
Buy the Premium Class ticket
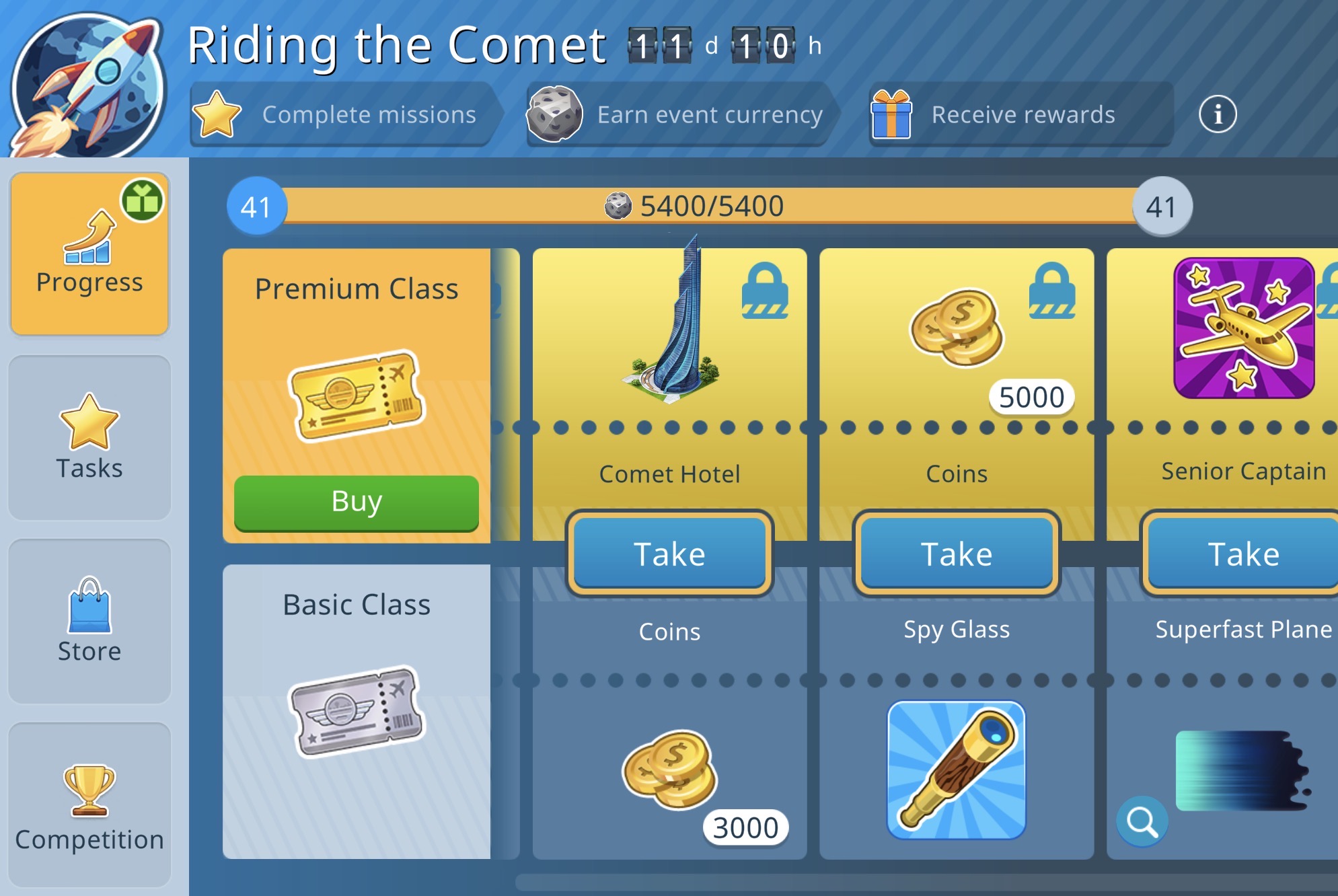[356, 502]
